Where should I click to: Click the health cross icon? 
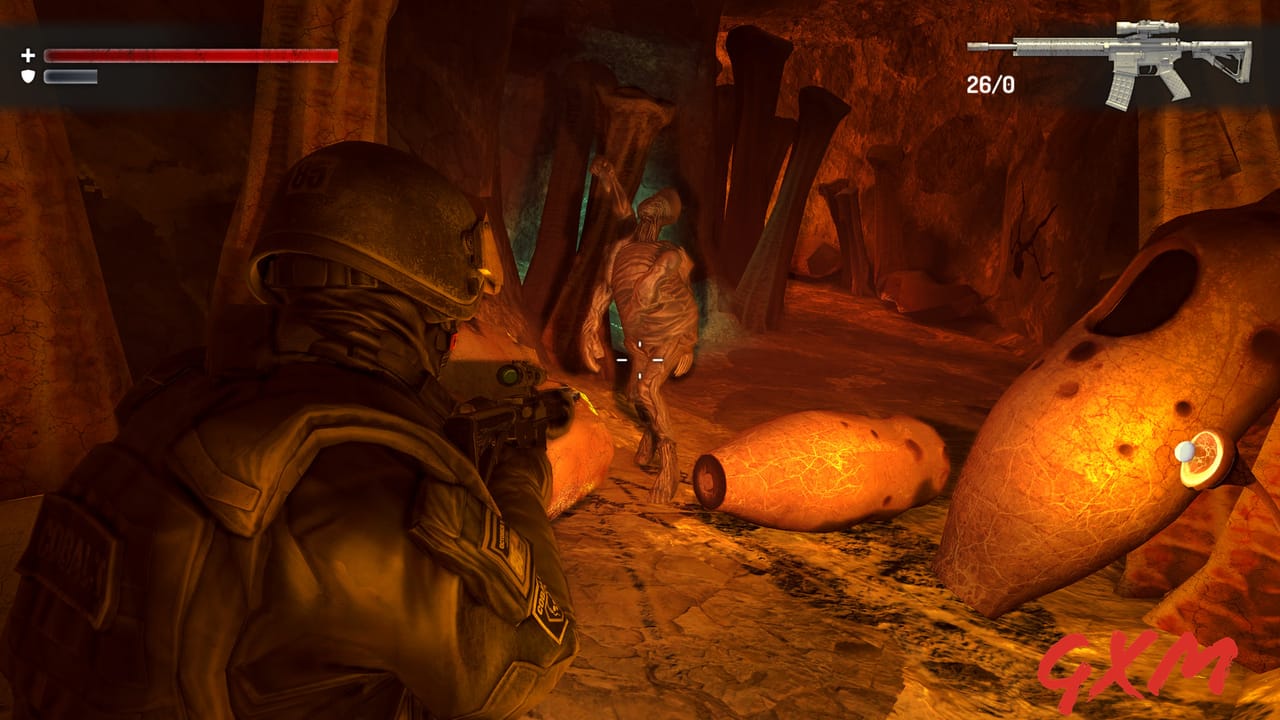click(x=28, y=57)
